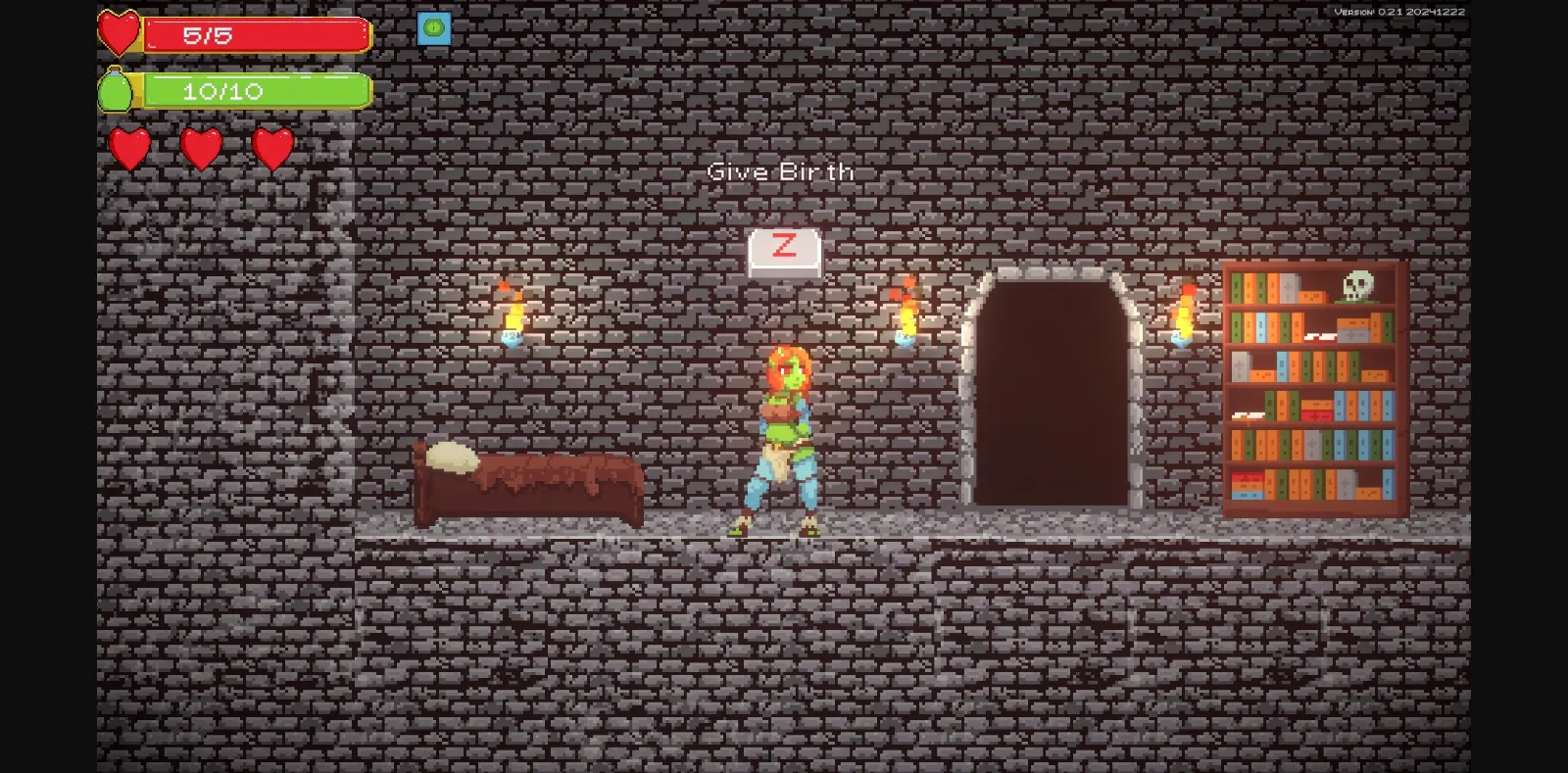
Task: Click the version 0.21 text top-right
Action: pos(1397,11)
